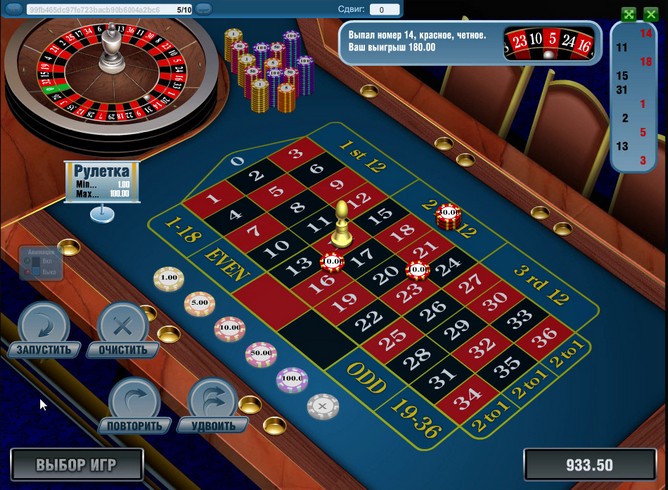Select the grey X remove-bet chip
668x490 pixels.
click(322, 405)
